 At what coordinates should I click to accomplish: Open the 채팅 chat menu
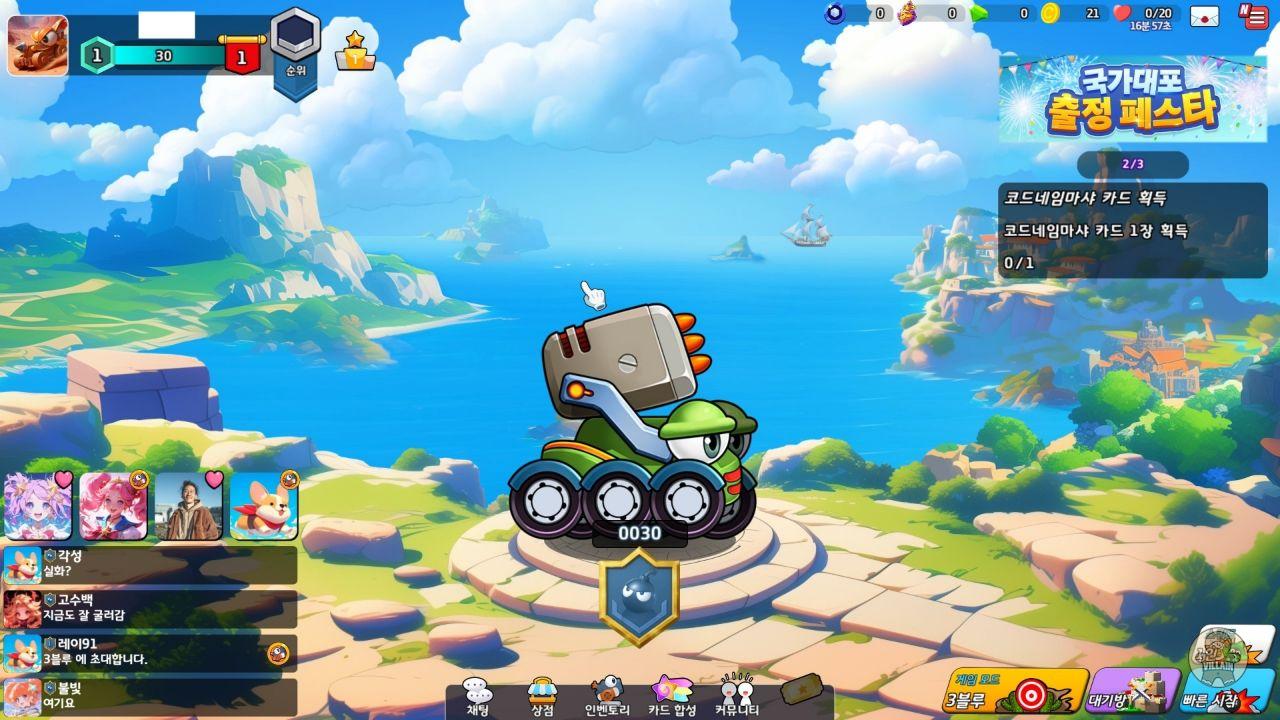click(x=478, y=696)
